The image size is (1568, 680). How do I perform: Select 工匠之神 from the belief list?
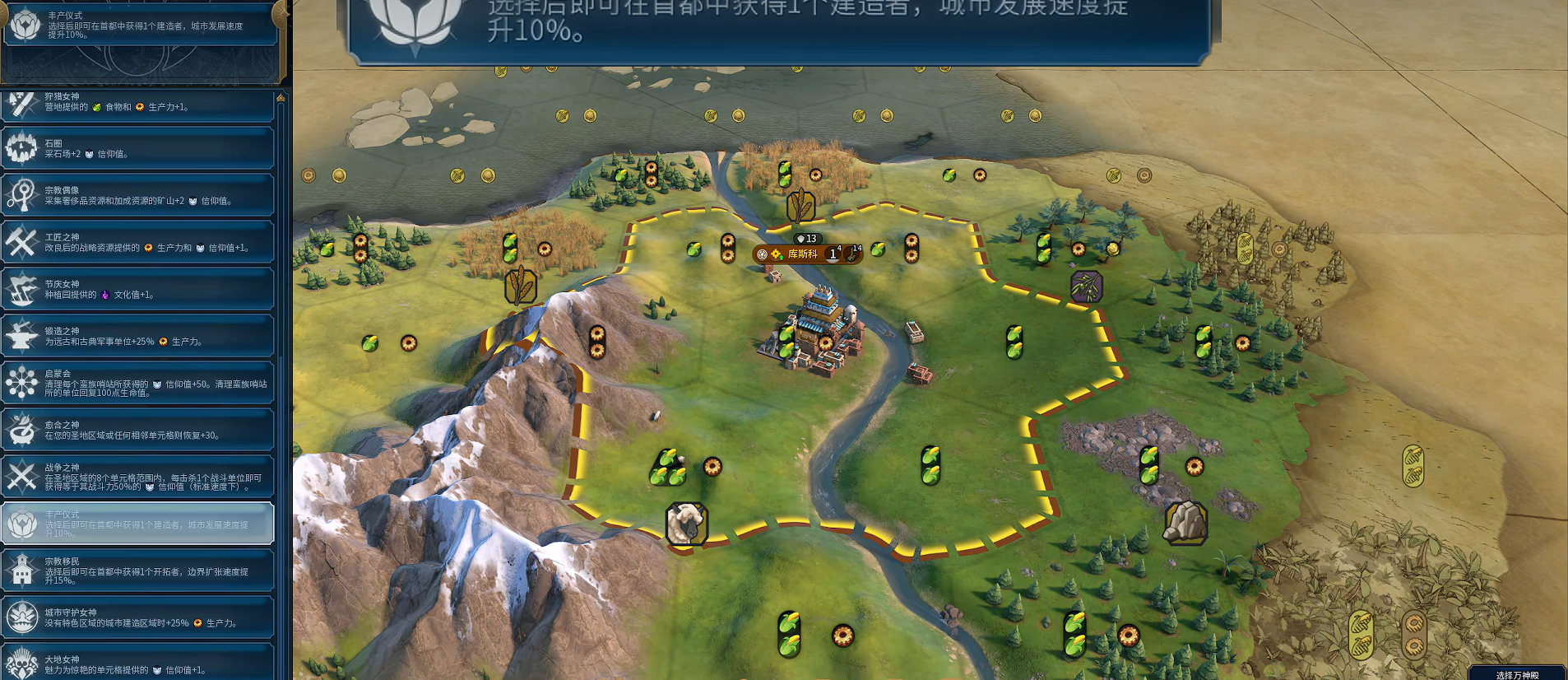[x=138, y=243]
